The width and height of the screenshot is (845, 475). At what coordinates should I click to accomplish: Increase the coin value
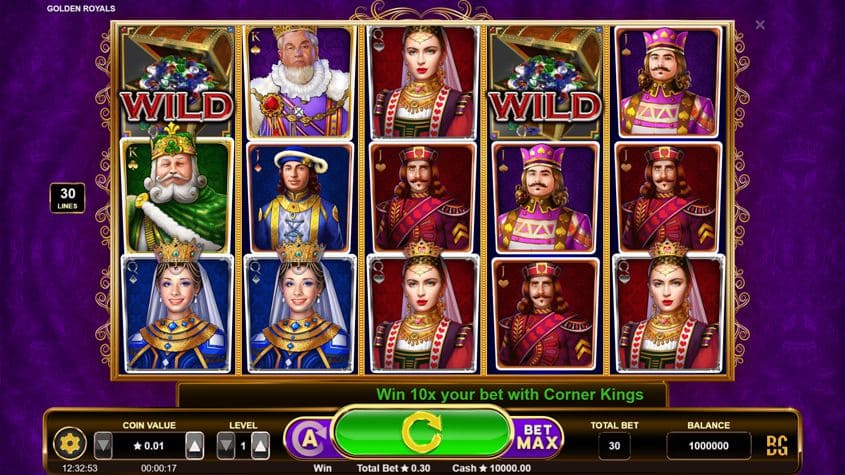(x=195, y=444)
